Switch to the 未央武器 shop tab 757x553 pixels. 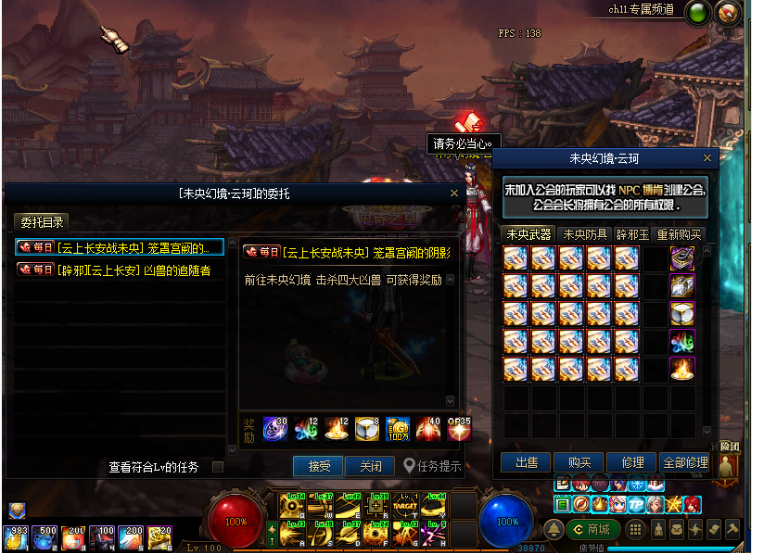pyautogui.click(x=529, y=234)
